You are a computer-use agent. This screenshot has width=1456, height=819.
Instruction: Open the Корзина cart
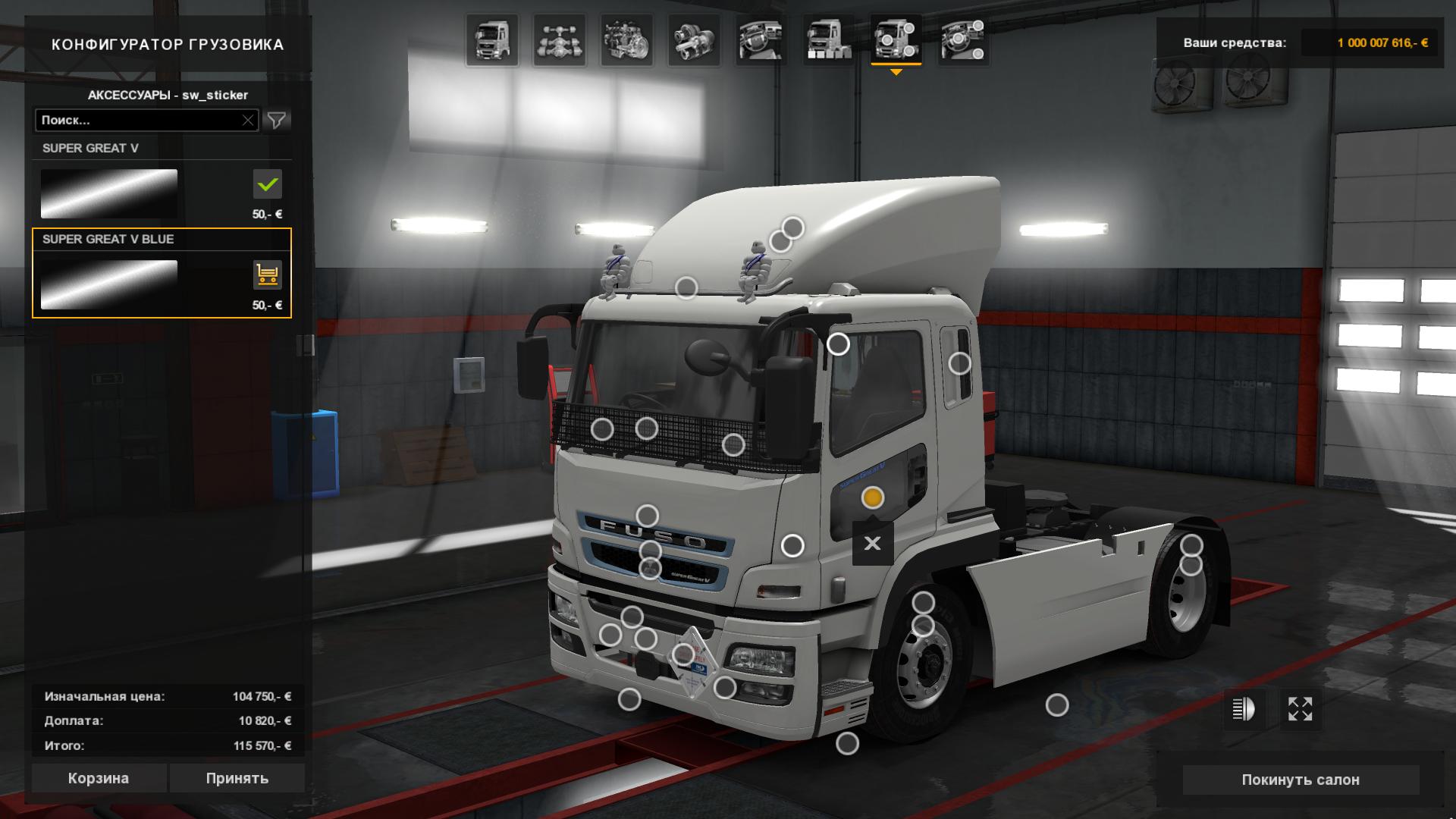click(x=99, y=778)
